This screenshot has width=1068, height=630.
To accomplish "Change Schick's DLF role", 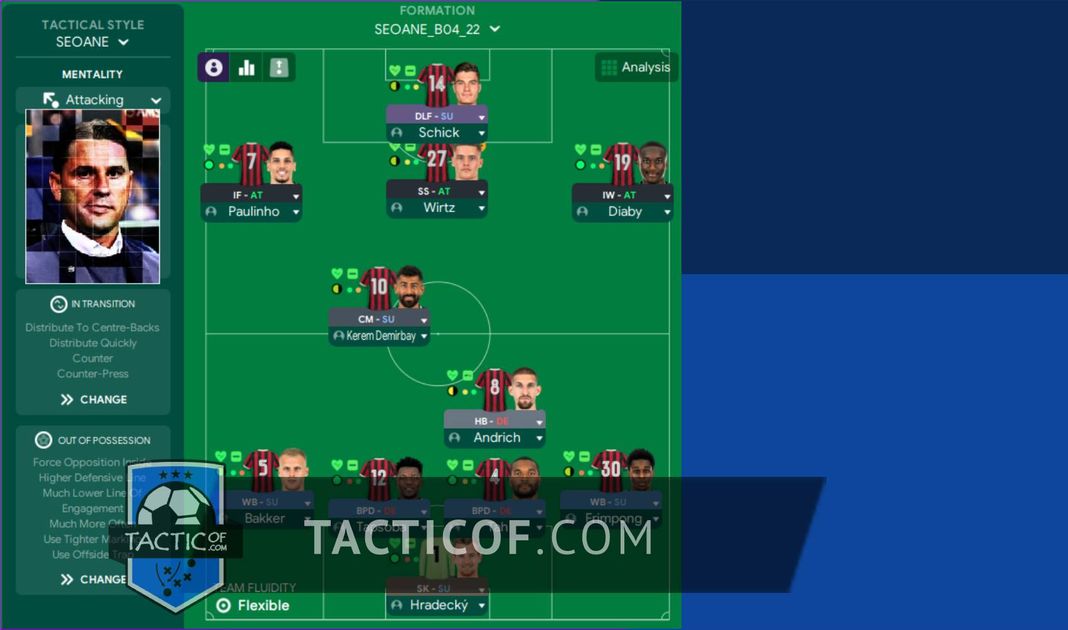I will (438, 116).
